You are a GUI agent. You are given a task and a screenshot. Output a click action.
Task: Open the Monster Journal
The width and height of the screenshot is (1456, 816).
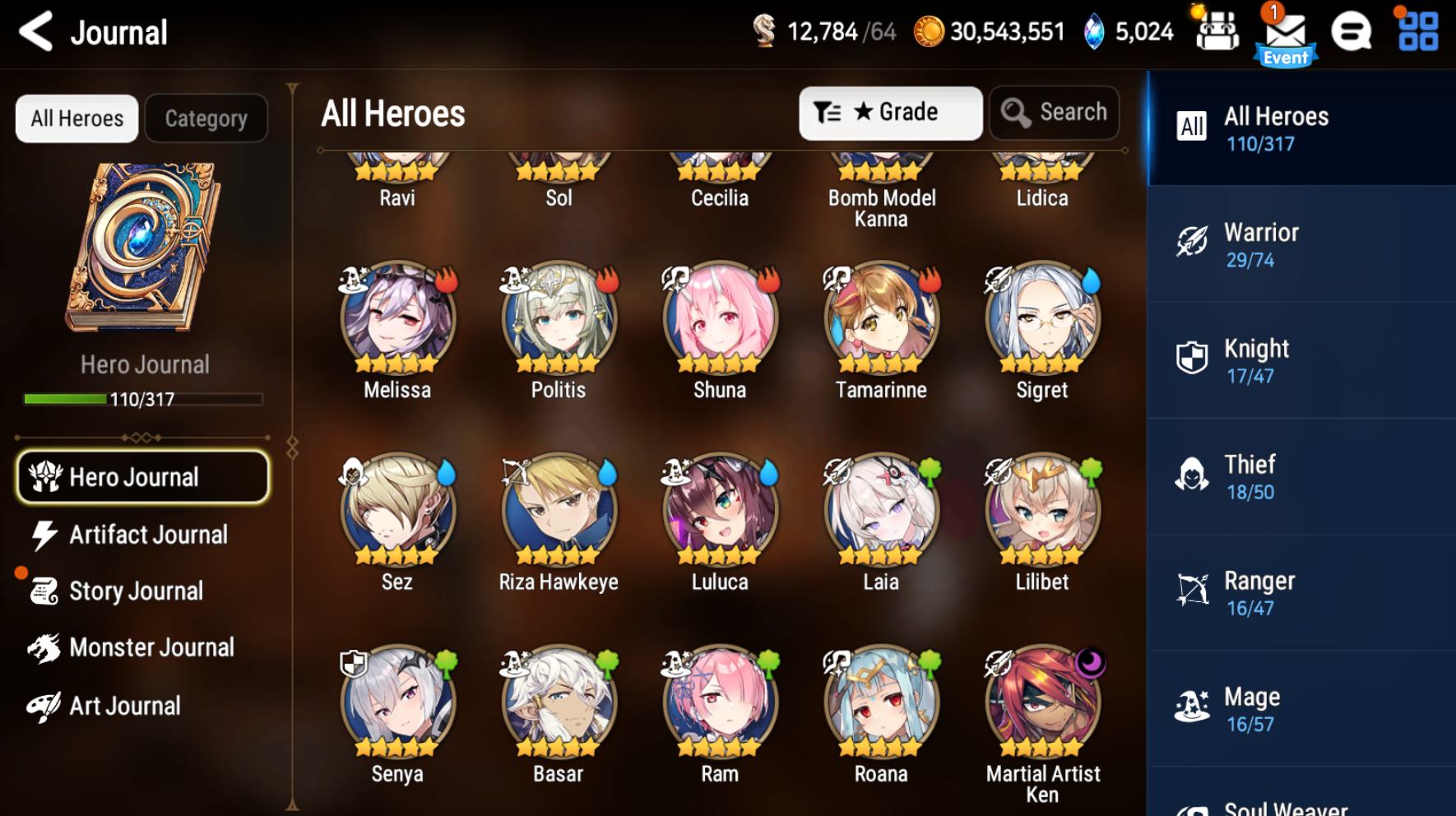[x=152, y=647]
